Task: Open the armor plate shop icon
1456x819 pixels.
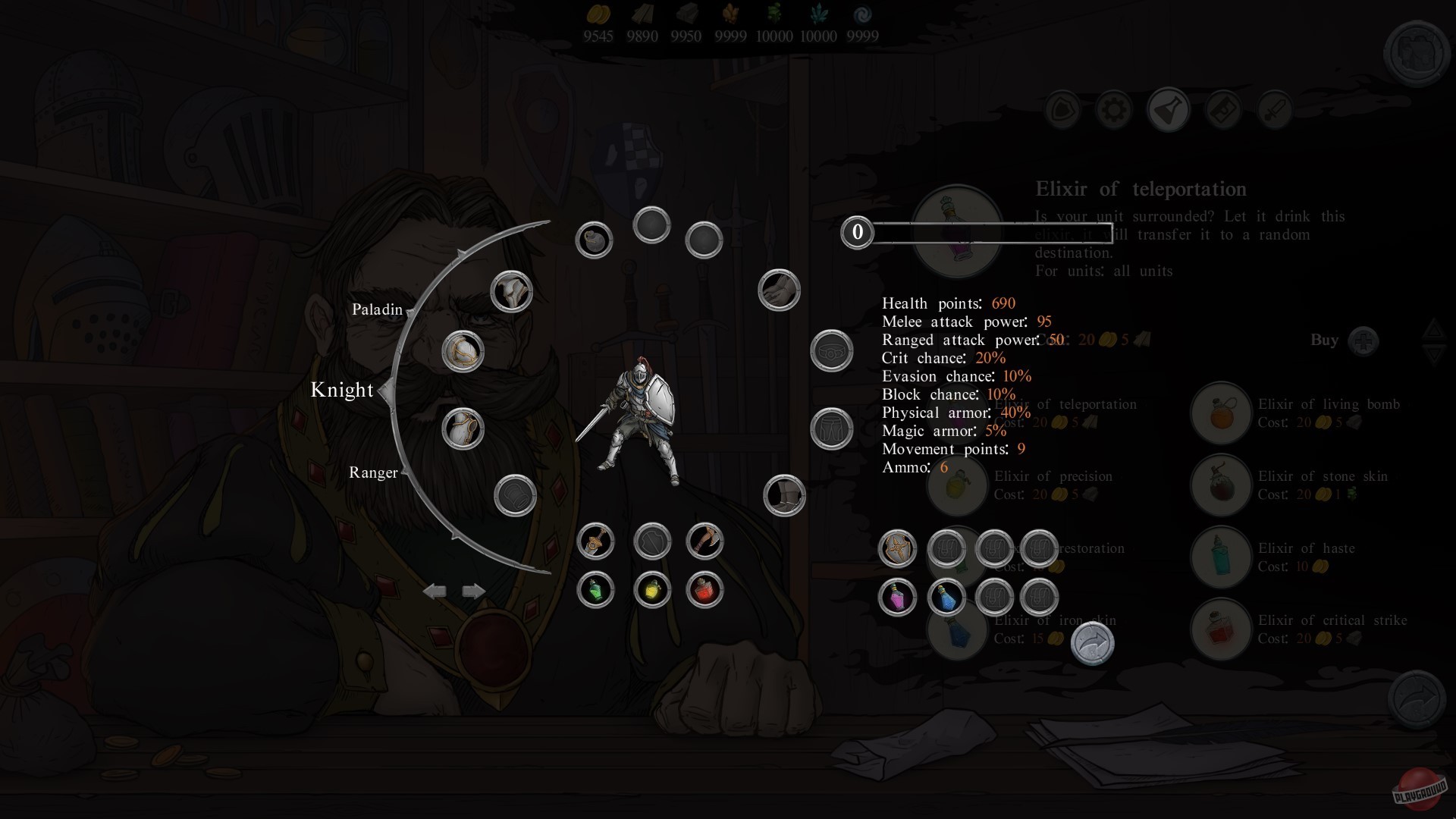Action: 1223,109
